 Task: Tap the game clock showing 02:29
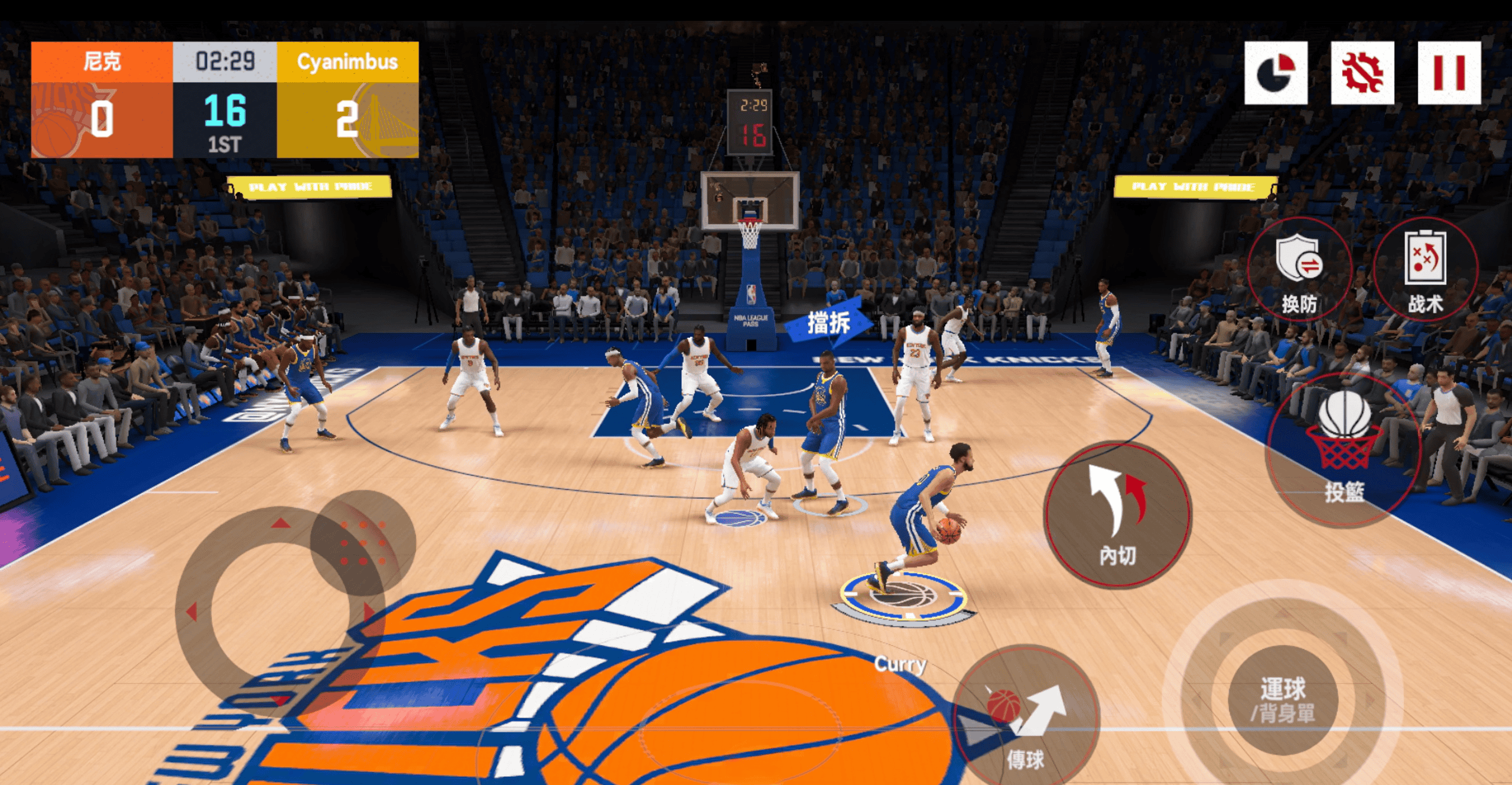(224, 60)
